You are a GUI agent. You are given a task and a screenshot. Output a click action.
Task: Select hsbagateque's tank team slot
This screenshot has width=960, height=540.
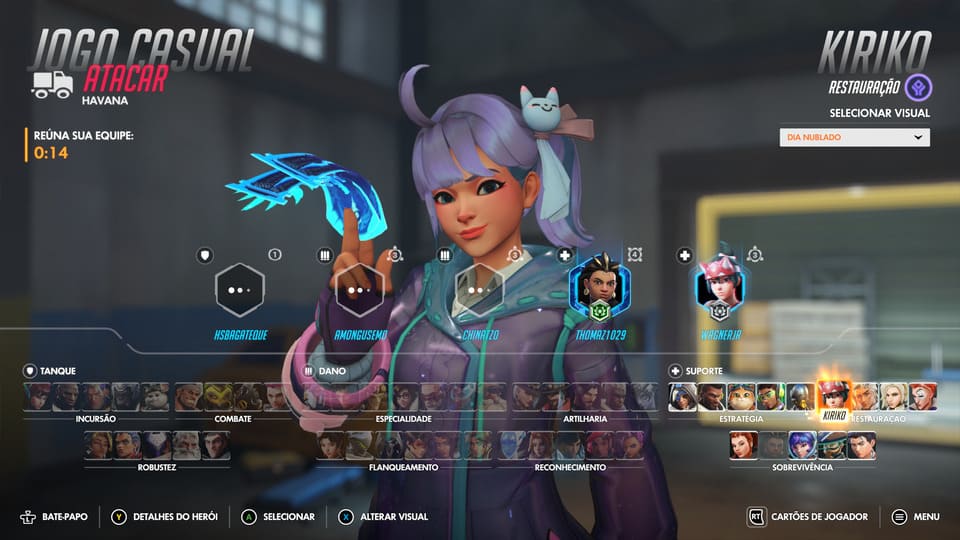coord(240,290)
